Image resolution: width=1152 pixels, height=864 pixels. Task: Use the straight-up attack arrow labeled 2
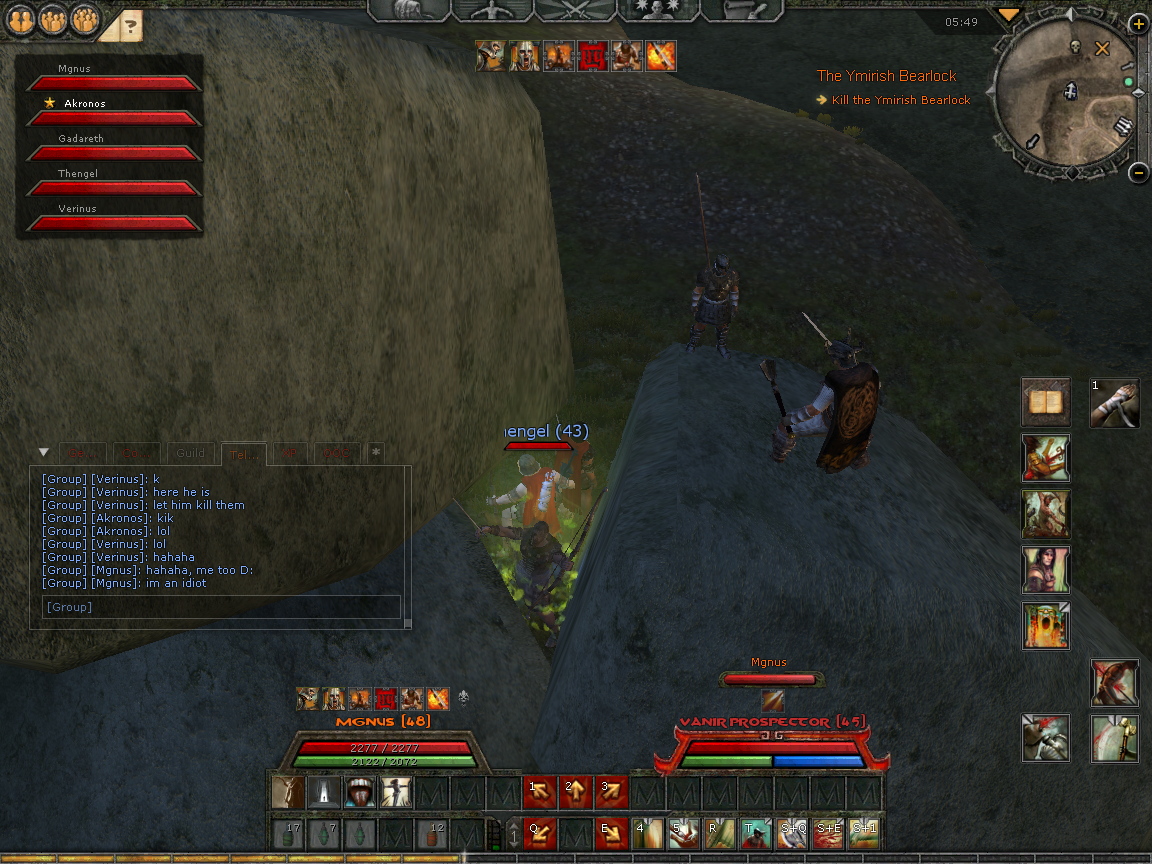pos(576,793)
